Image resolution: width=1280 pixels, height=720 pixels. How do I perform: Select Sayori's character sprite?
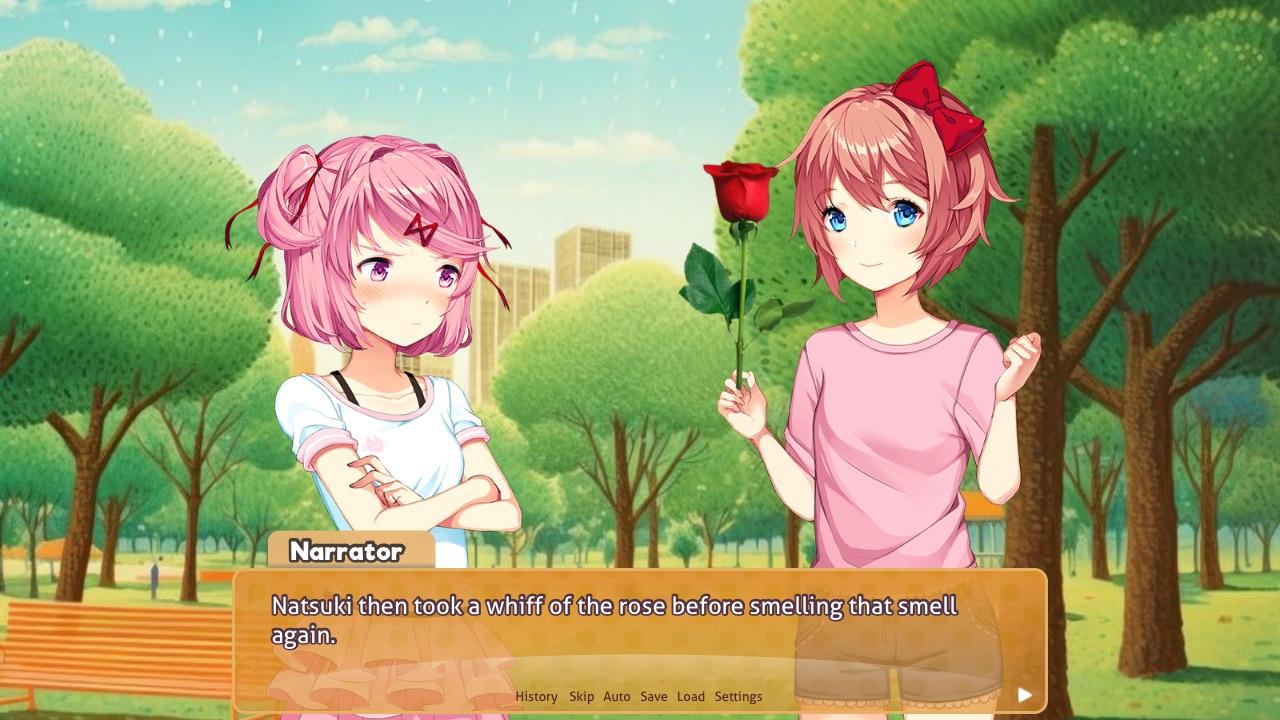click(x=890, y=300)
